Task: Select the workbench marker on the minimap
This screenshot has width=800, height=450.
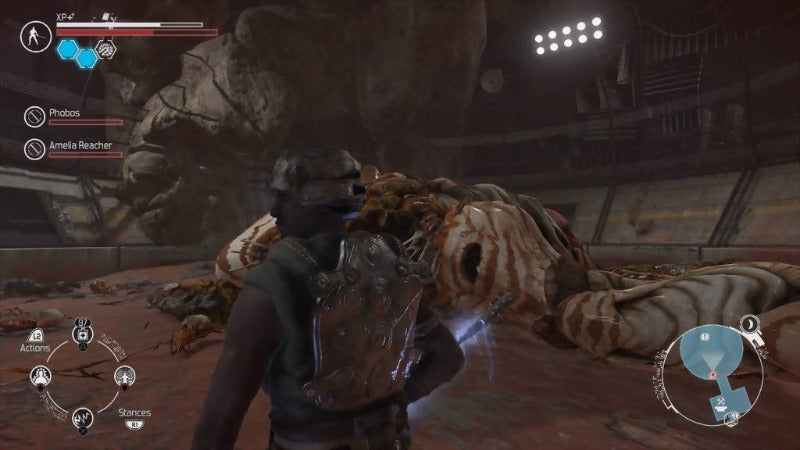Action: 720,402
